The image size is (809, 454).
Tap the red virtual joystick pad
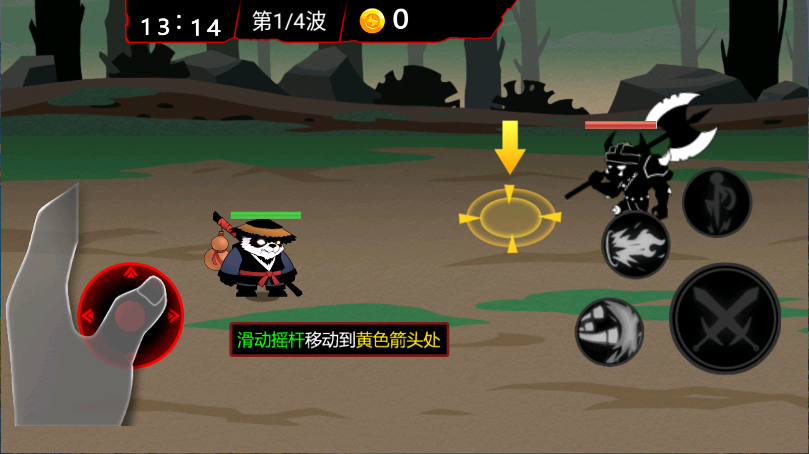pos(131,316)
